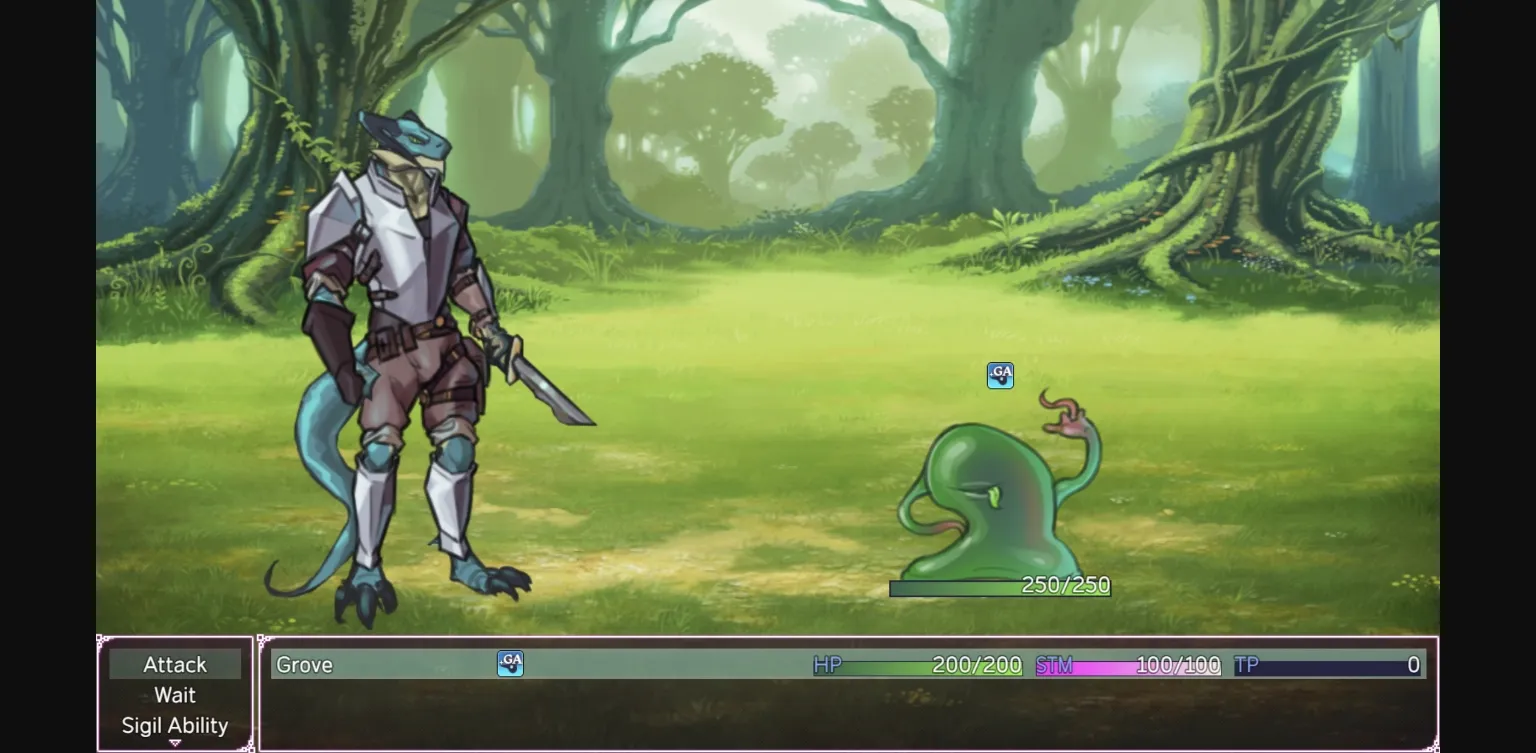Image resolution: width=1536 pixels, height=753 pixels.
Task: Choose the Sigil Ability command
Action: coord(175,725)
